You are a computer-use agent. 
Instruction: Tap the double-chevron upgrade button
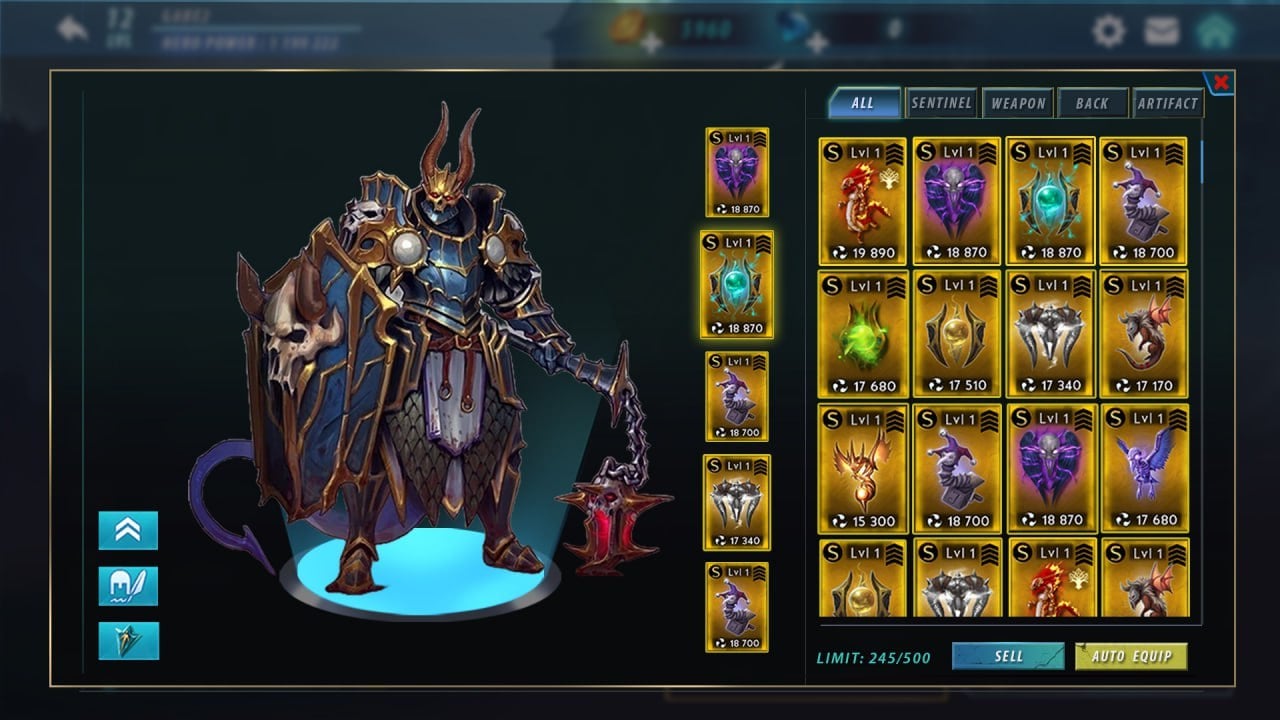click(x=128, y=531)
